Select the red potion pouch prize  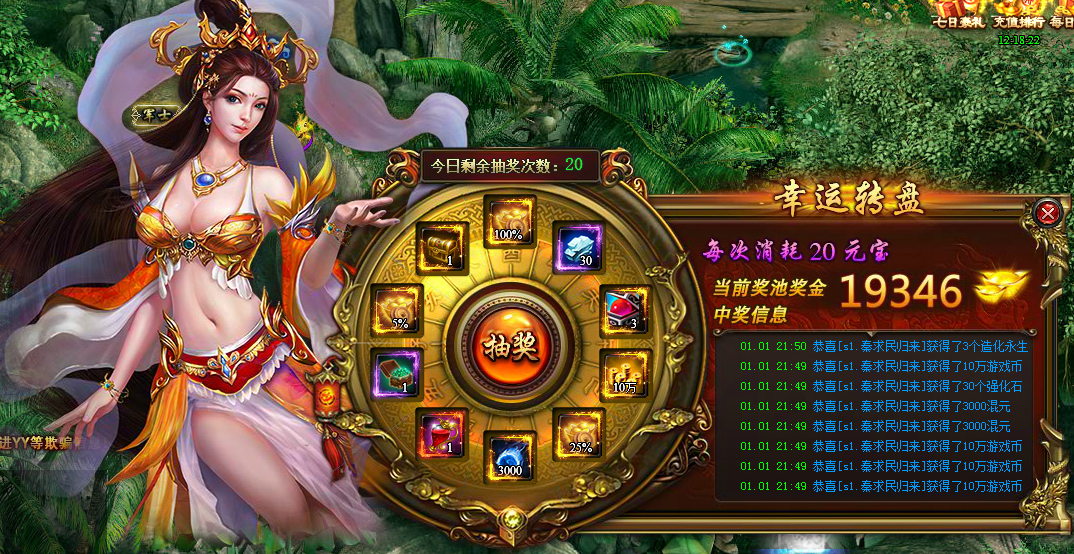pyautogui.click(x=440, y=435)
